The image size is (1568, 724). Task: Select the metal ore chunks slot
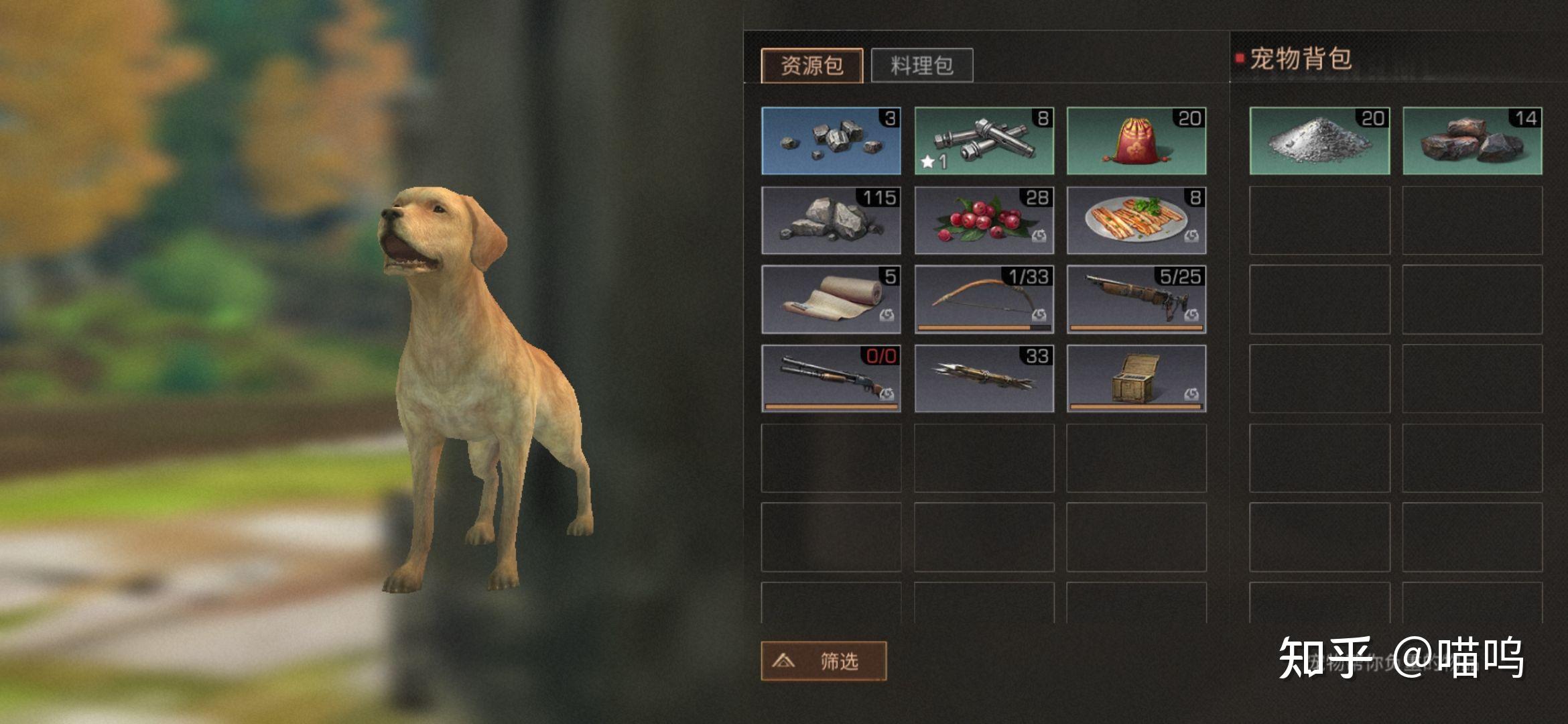tap(831, 141)
